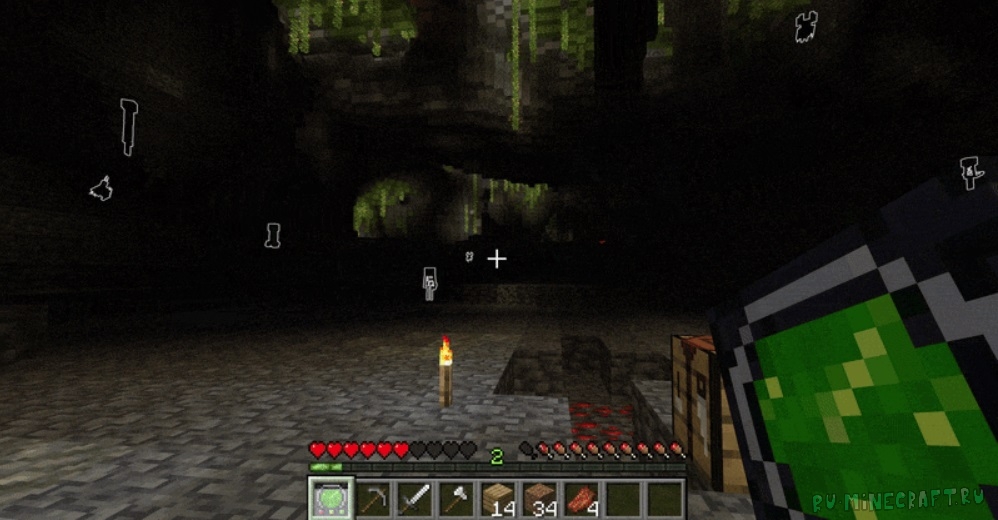998x520 pixels.
Task: Choose the sword hotbar slot
Action: 414,497
